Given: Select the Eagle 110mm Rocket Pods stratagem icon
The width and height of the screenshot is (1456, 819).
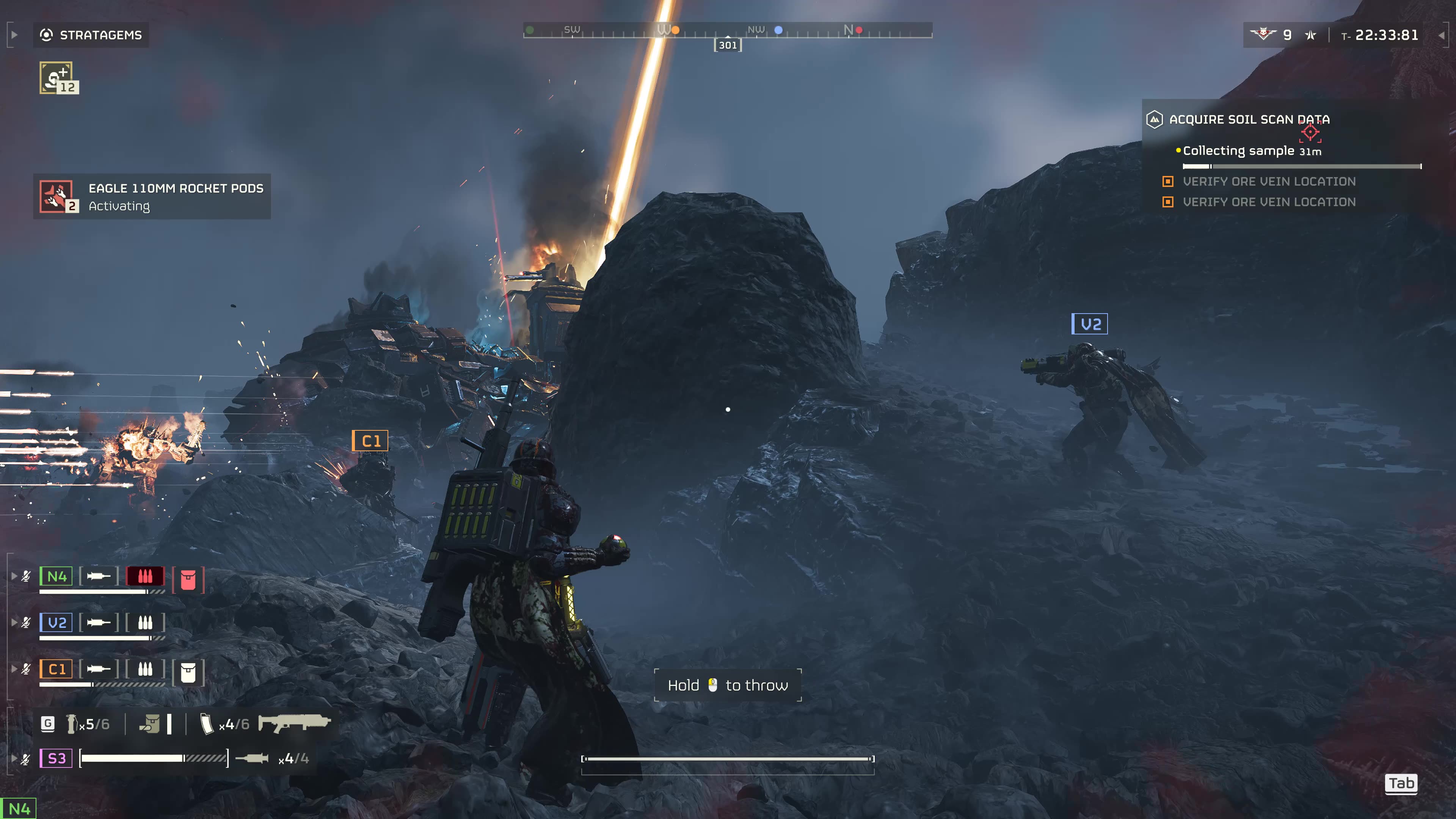Looking at the screenshot, I should [56, 196].
